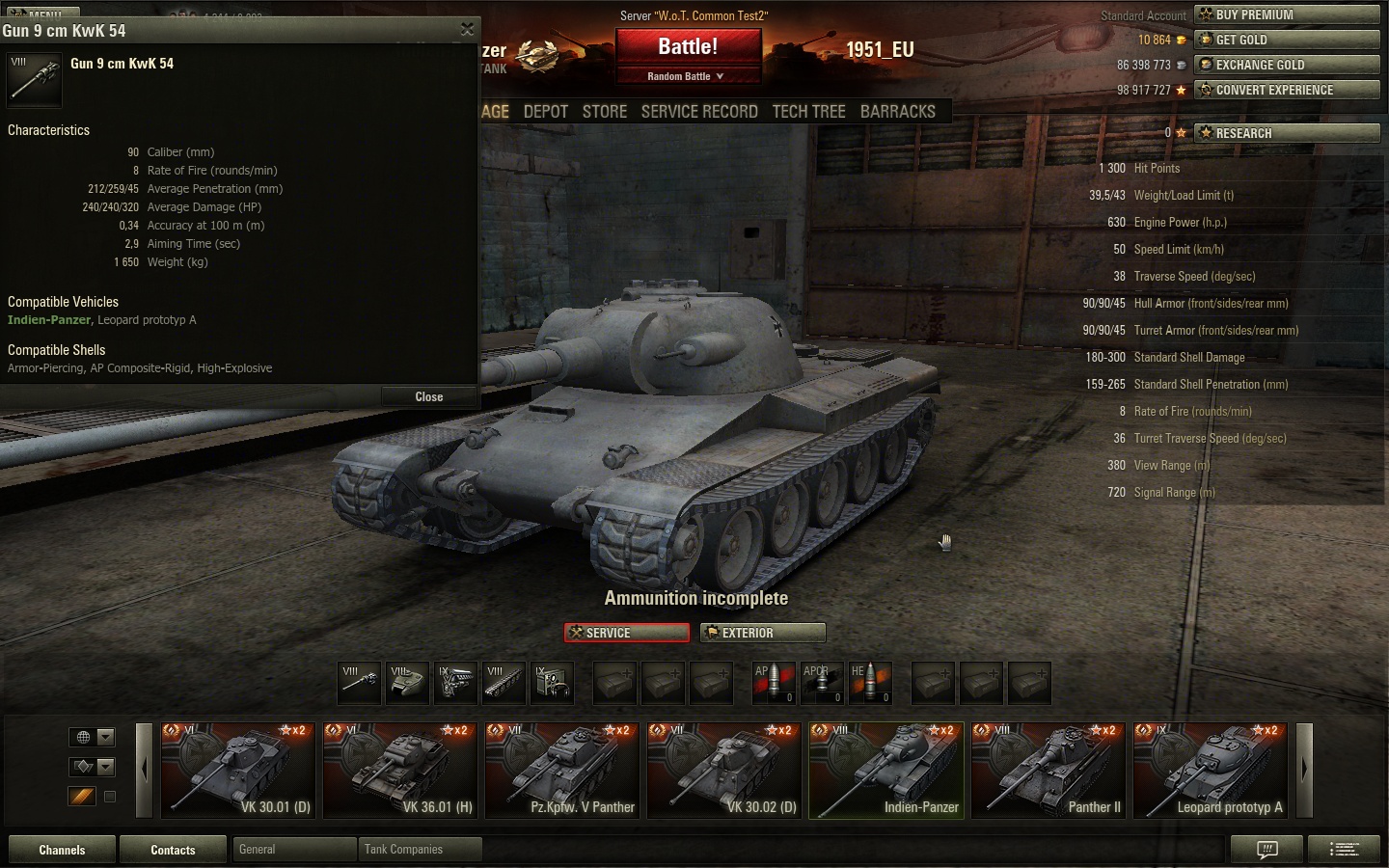1389x868 pixels.
Task: Open the Channels chat button
Action: pyautogui.click(x=62, y=850)
